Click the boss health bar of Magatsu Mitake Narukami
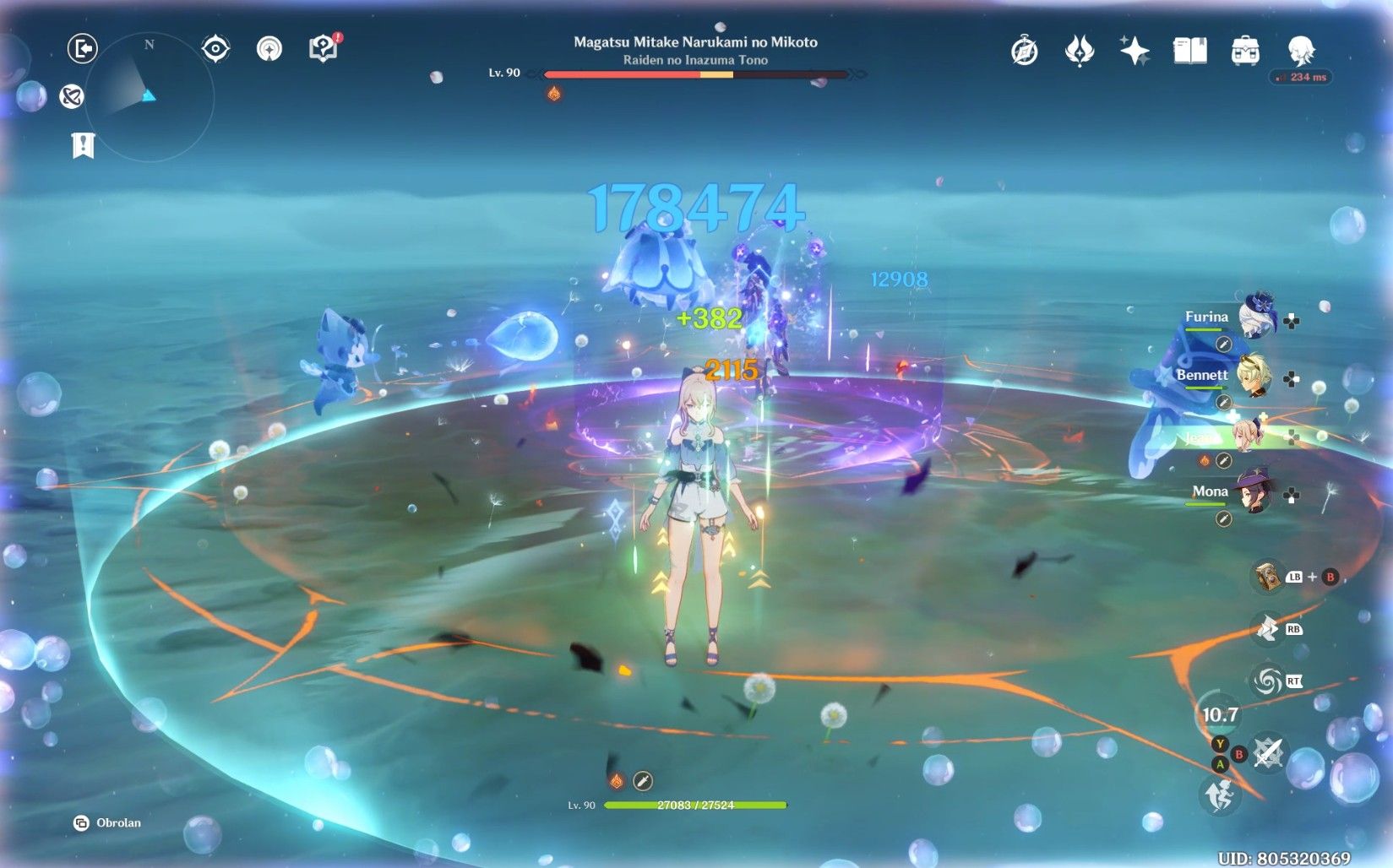 pyautogui.click(x=697, y=73)
